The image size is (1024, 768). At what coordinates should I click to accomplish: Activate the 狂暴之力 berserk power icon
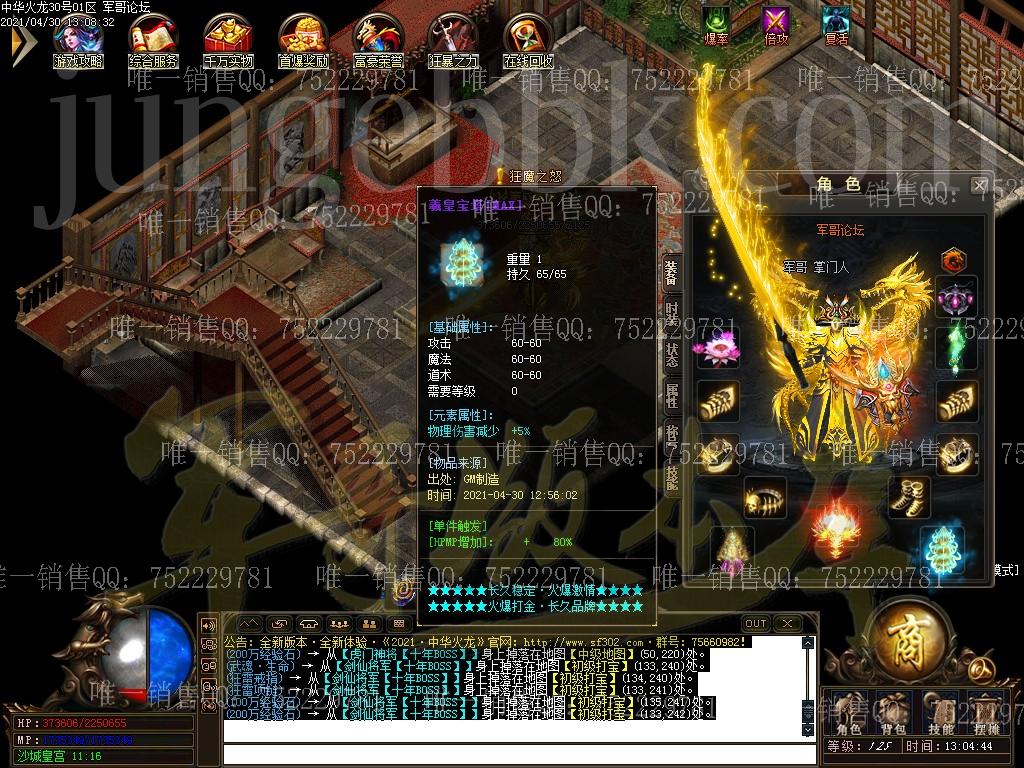tap(453, 38)
